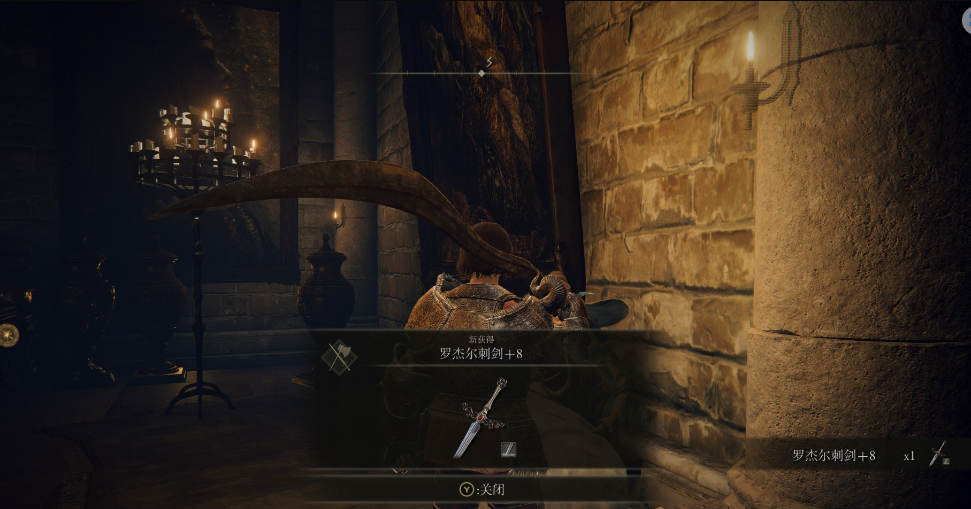Select the 罗杰尔刺剑+8 sword image in popup

pyautogui.click(x=477, y=418)
